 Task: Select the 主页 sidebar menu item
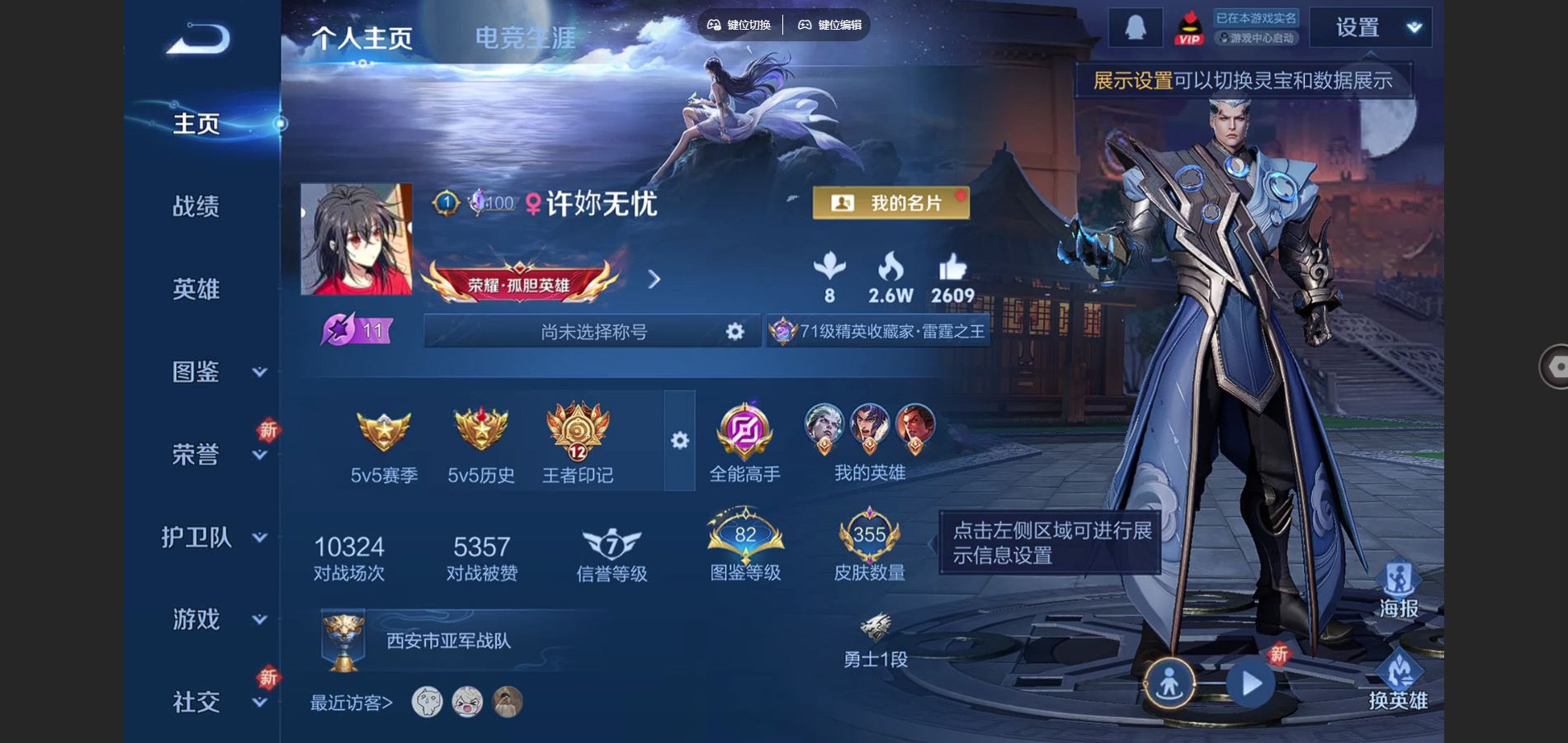196,124
